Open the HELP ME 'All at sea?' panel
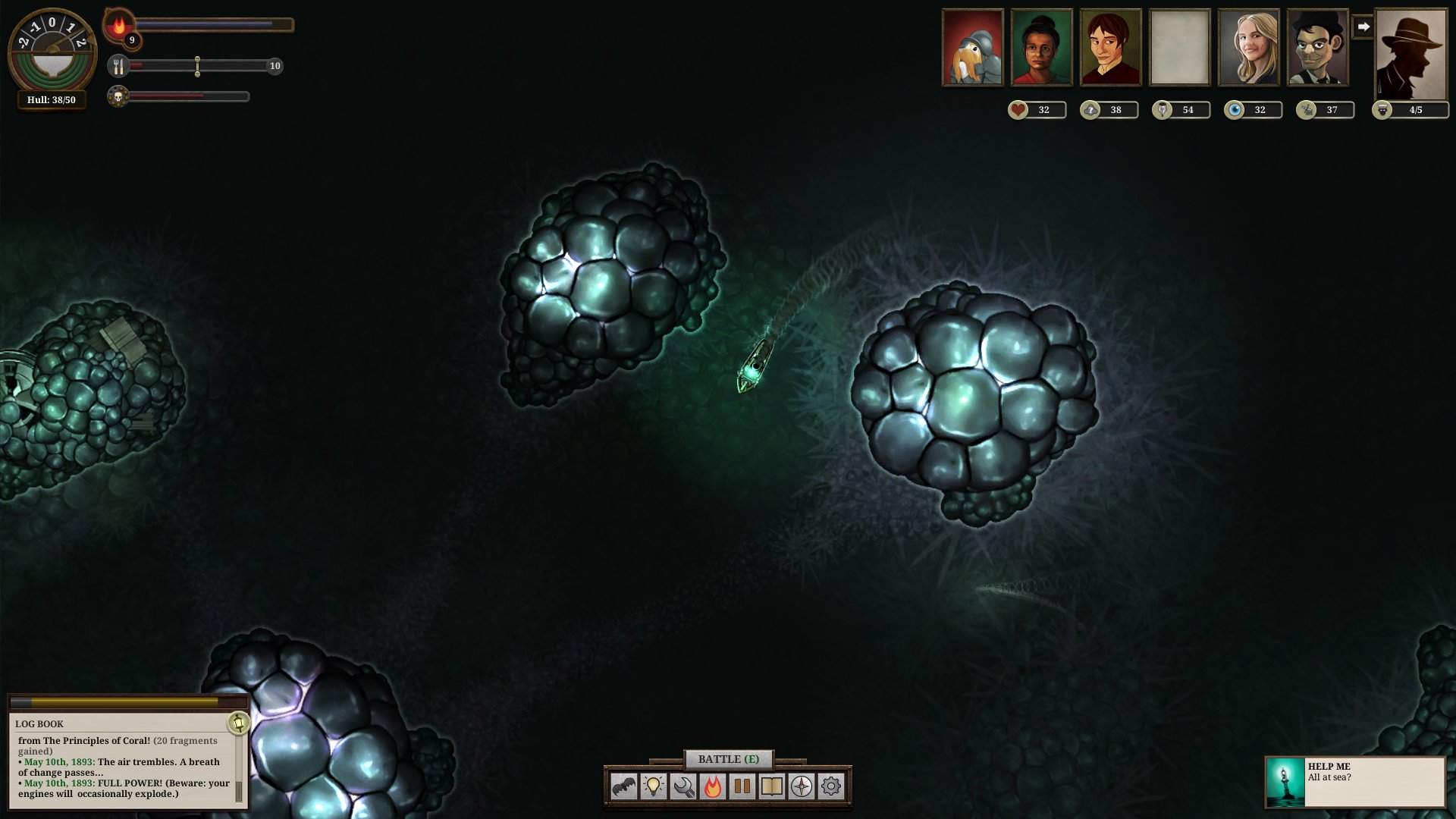This screenshot has width=1456, height=819. pyautogui.click(x=1355, y=782)
